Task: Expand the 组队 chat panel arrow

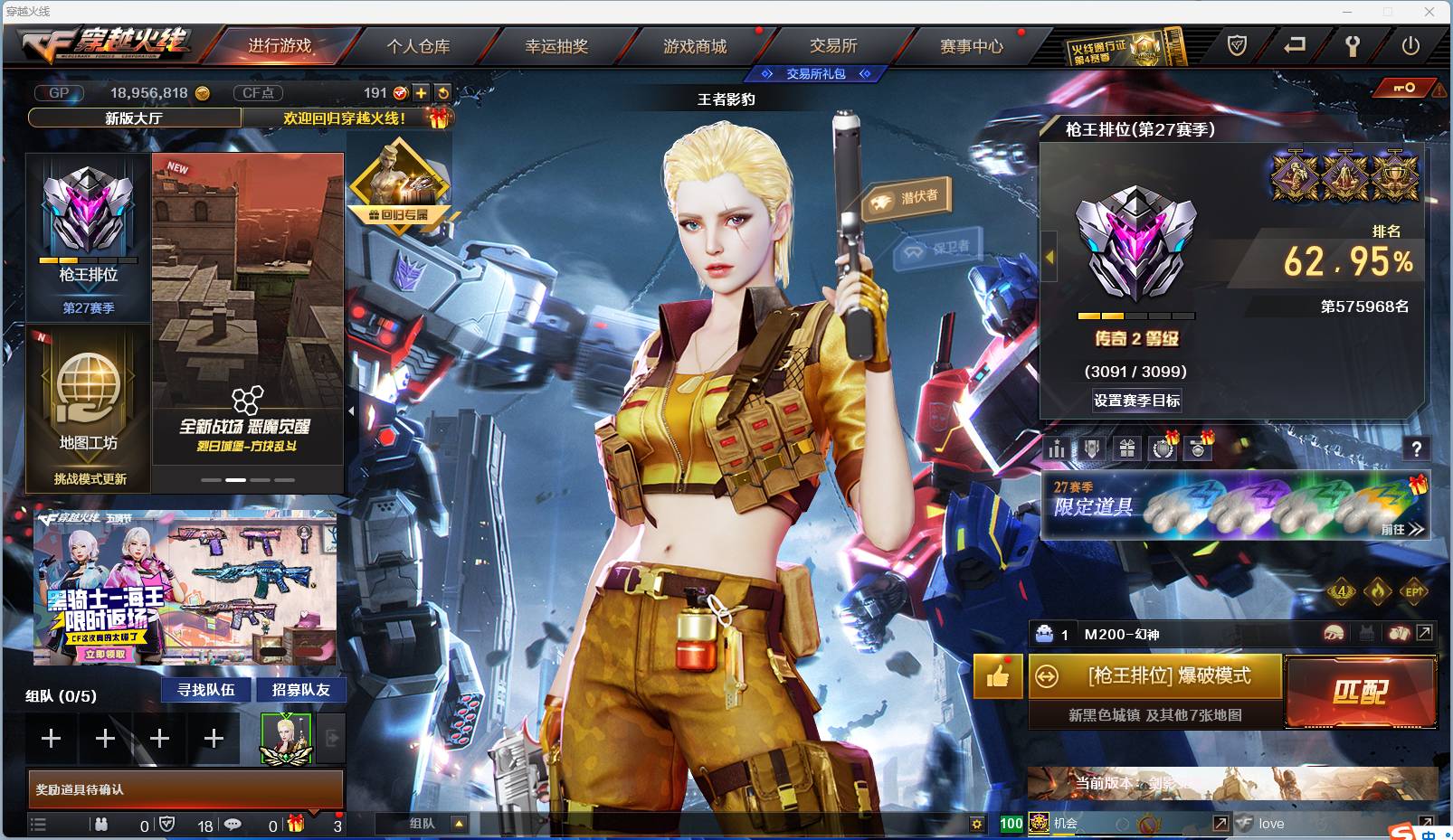Action: 458,824
